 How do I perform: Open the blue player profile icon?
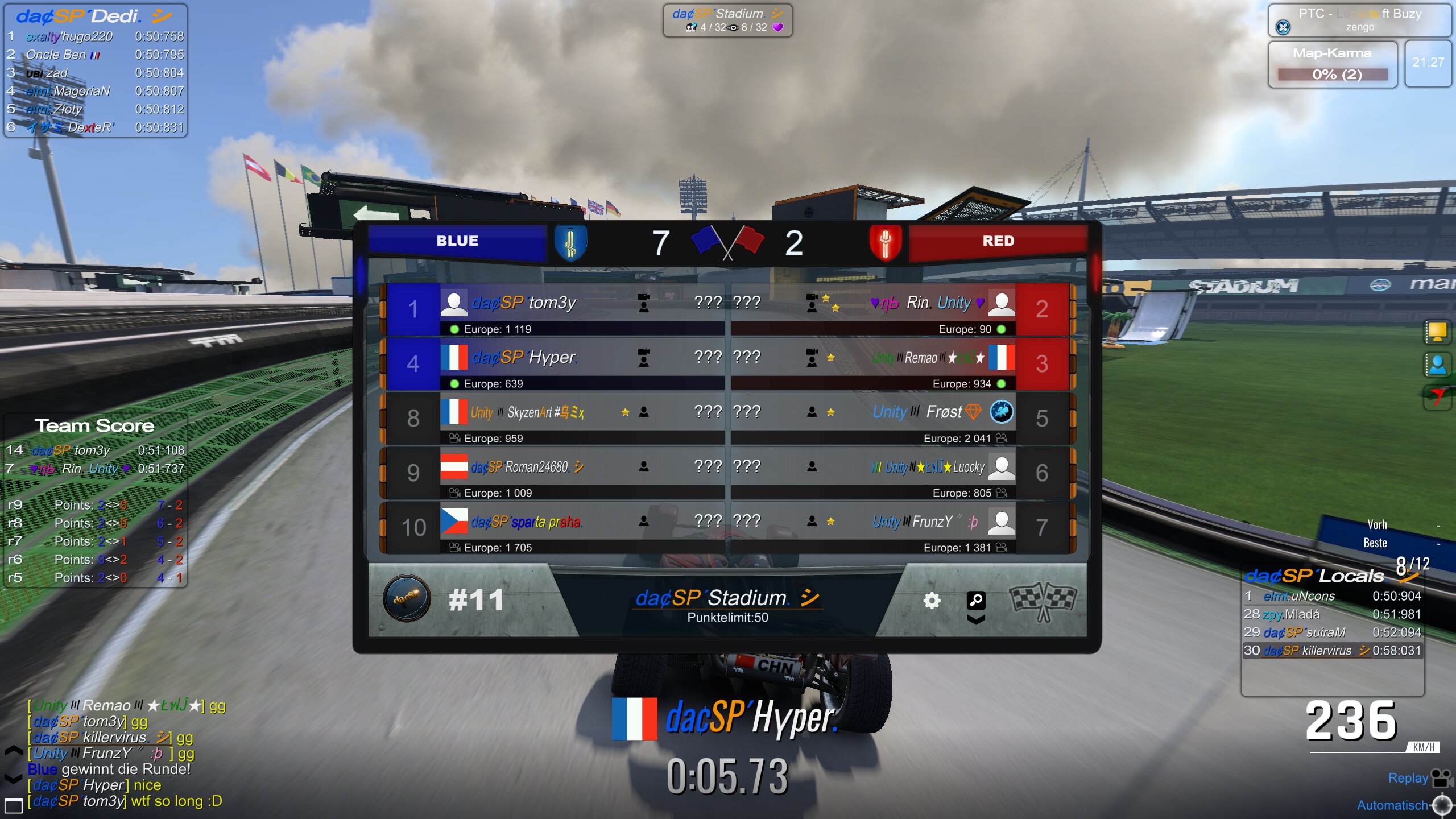[1437, 365]
